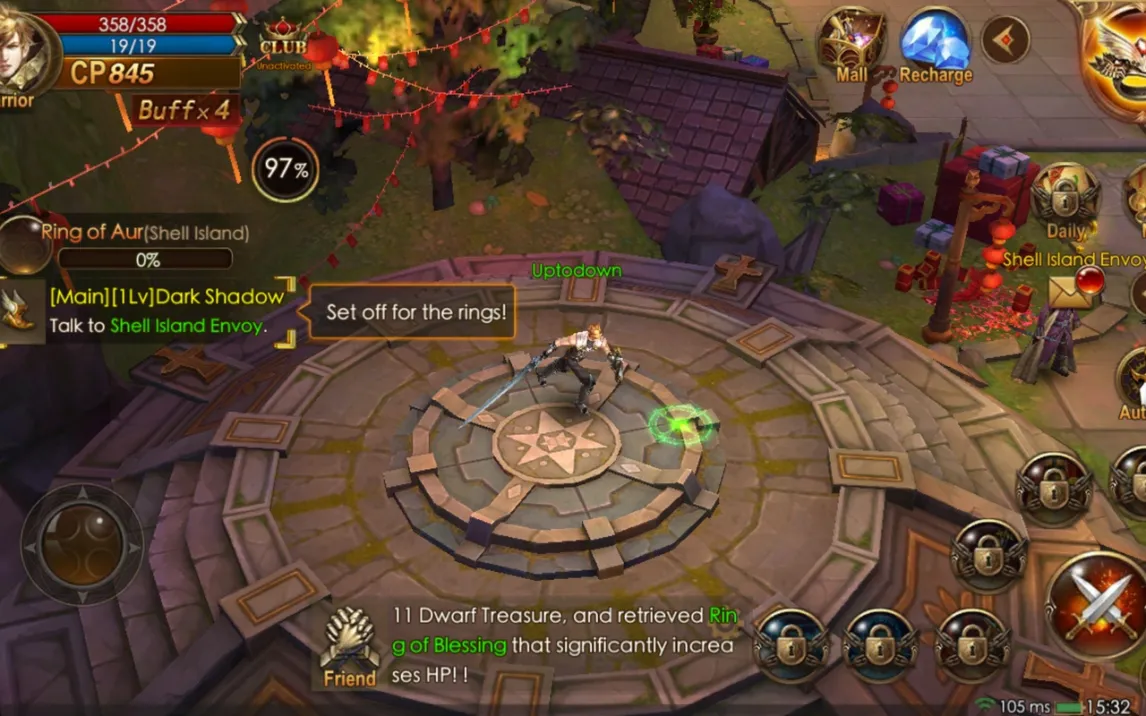Tap the warrior character portrait
The height and width of the screenshot is (716, 1146).
coord(22,54)
